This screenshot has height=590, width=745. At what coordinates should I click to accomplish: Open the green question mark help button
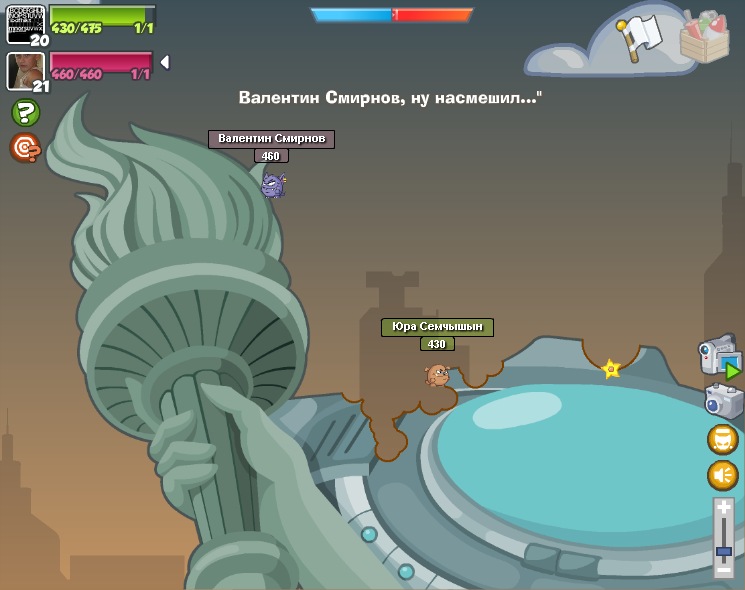point(25,112)
